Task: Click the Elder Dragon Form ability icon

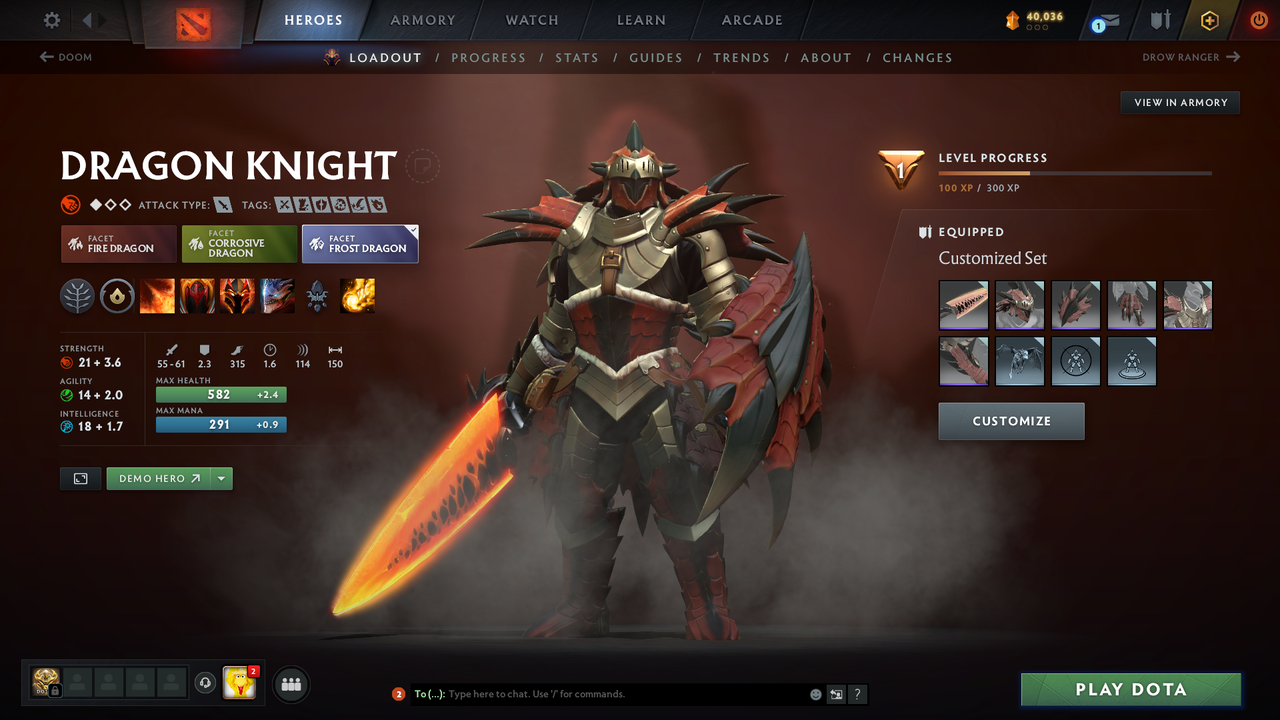Action: point(277,295)
